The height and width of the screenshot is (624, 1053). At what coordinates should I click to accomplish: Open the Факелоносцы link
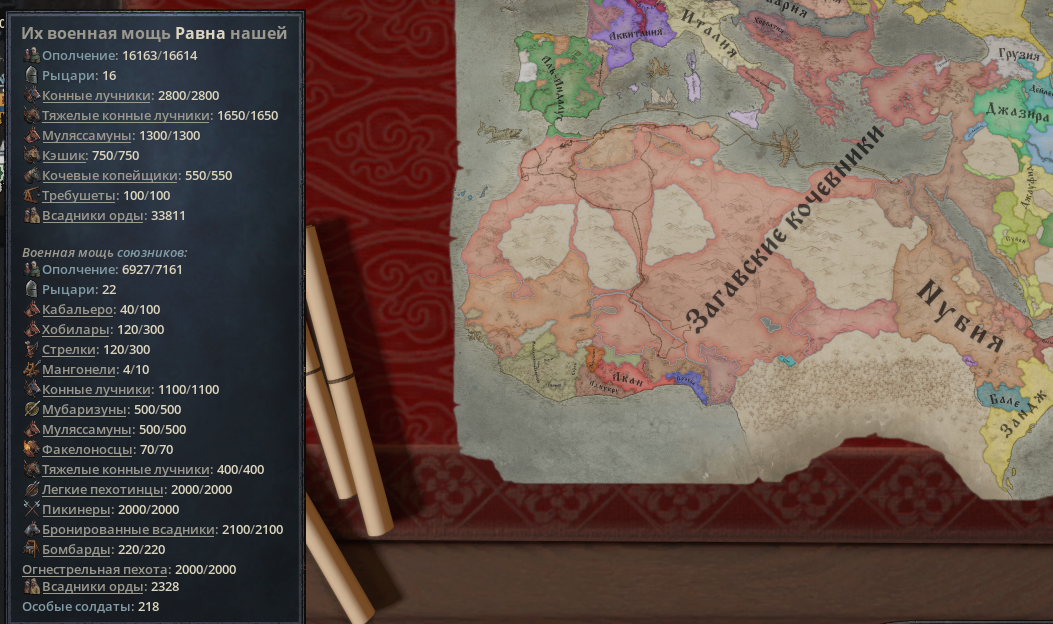[x=86, y=449]
